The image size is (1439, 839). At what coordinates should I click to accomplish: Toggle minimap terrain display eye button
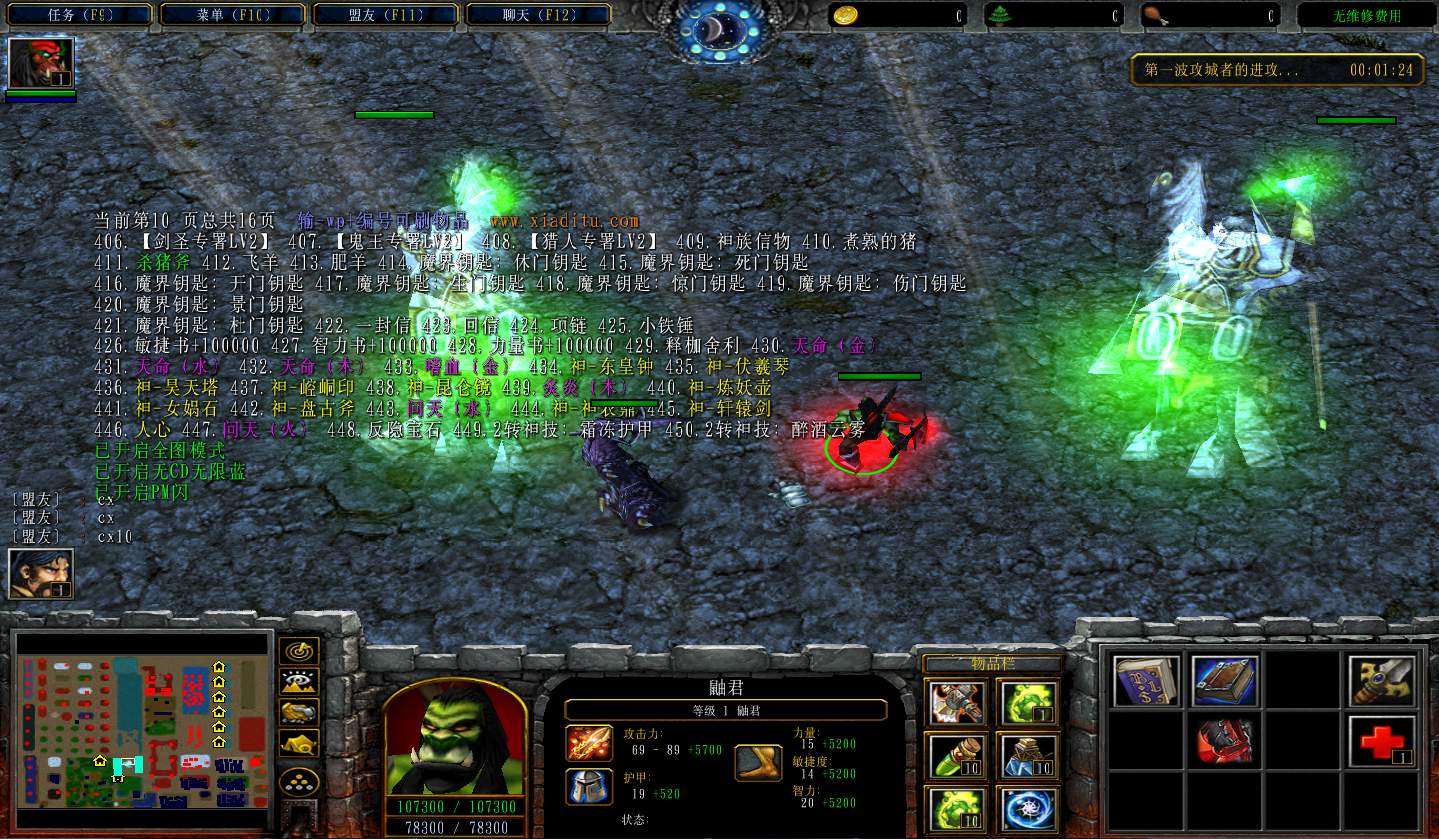(299, 681)
